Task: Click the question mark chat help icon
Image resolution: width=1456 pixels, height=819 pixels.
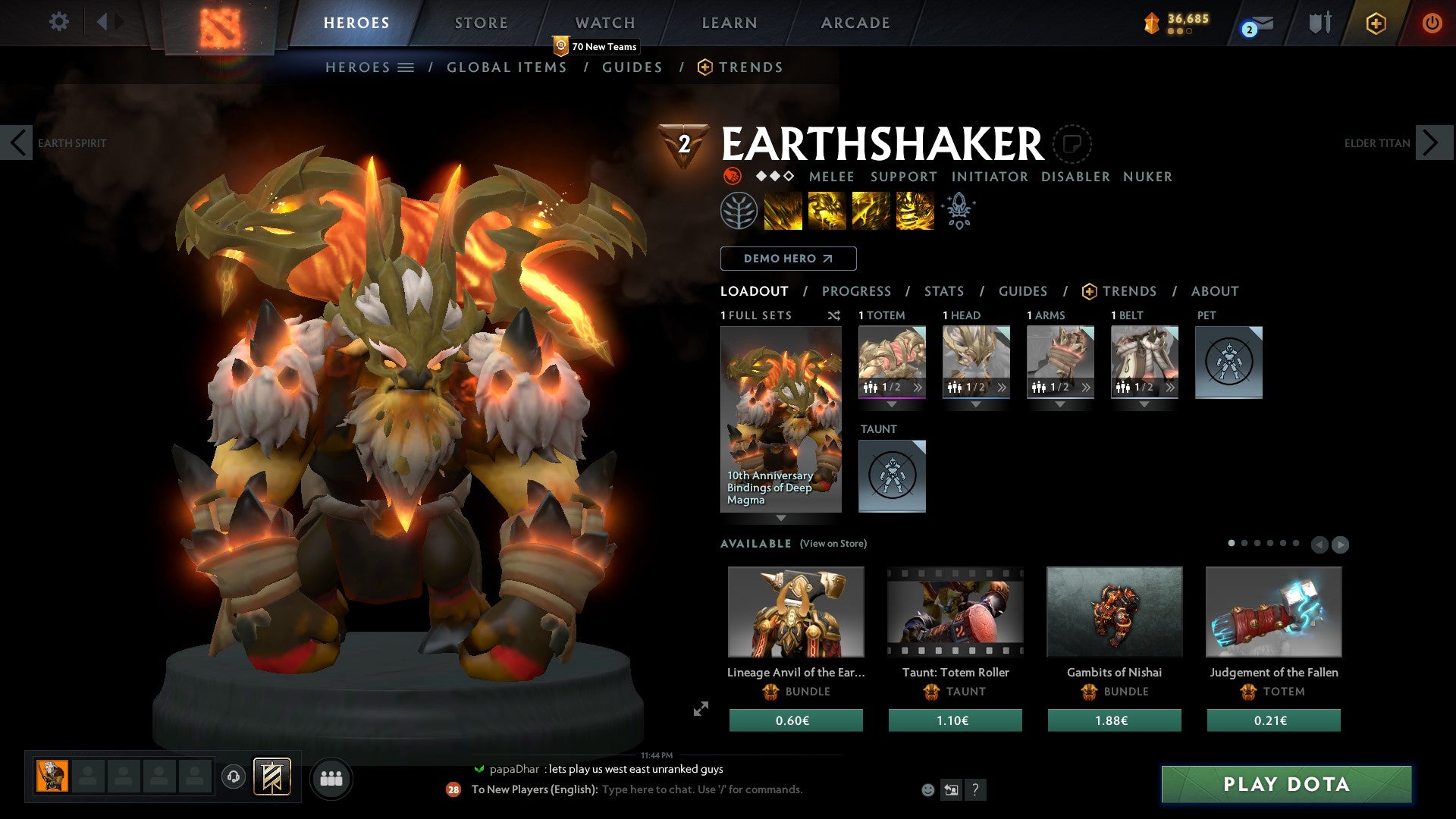Action: (x=975, y=789)
